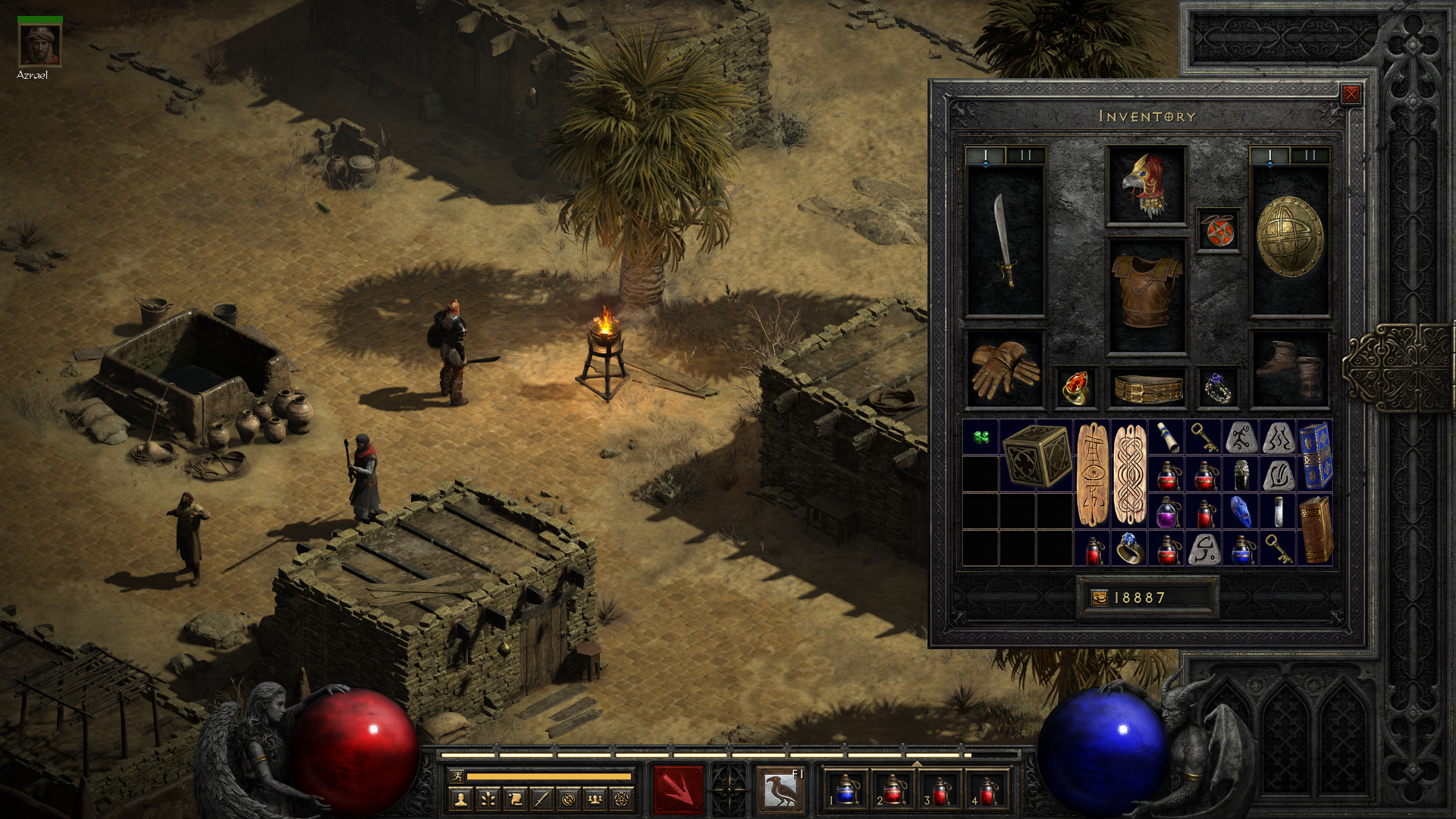Open the Game Menu pentagram icon

point(621,800)
